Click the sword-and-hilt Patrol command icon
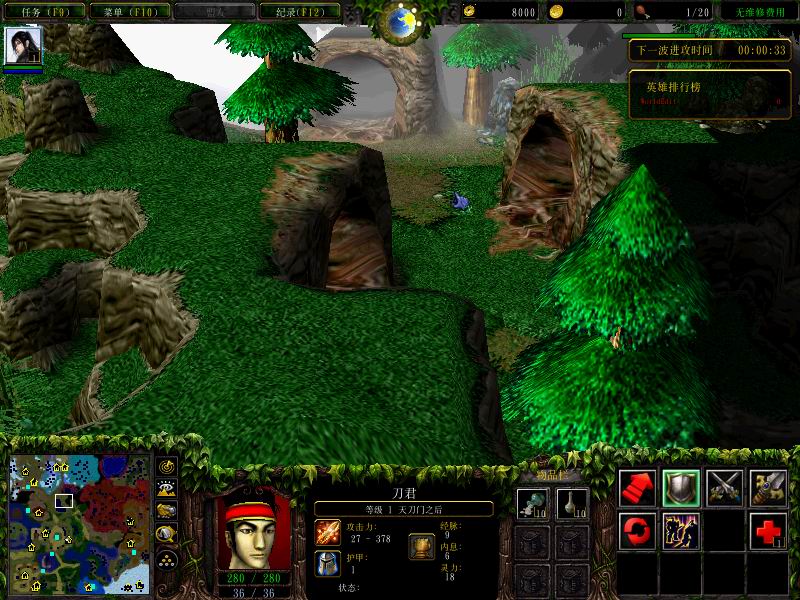 [x=769, y=487]
